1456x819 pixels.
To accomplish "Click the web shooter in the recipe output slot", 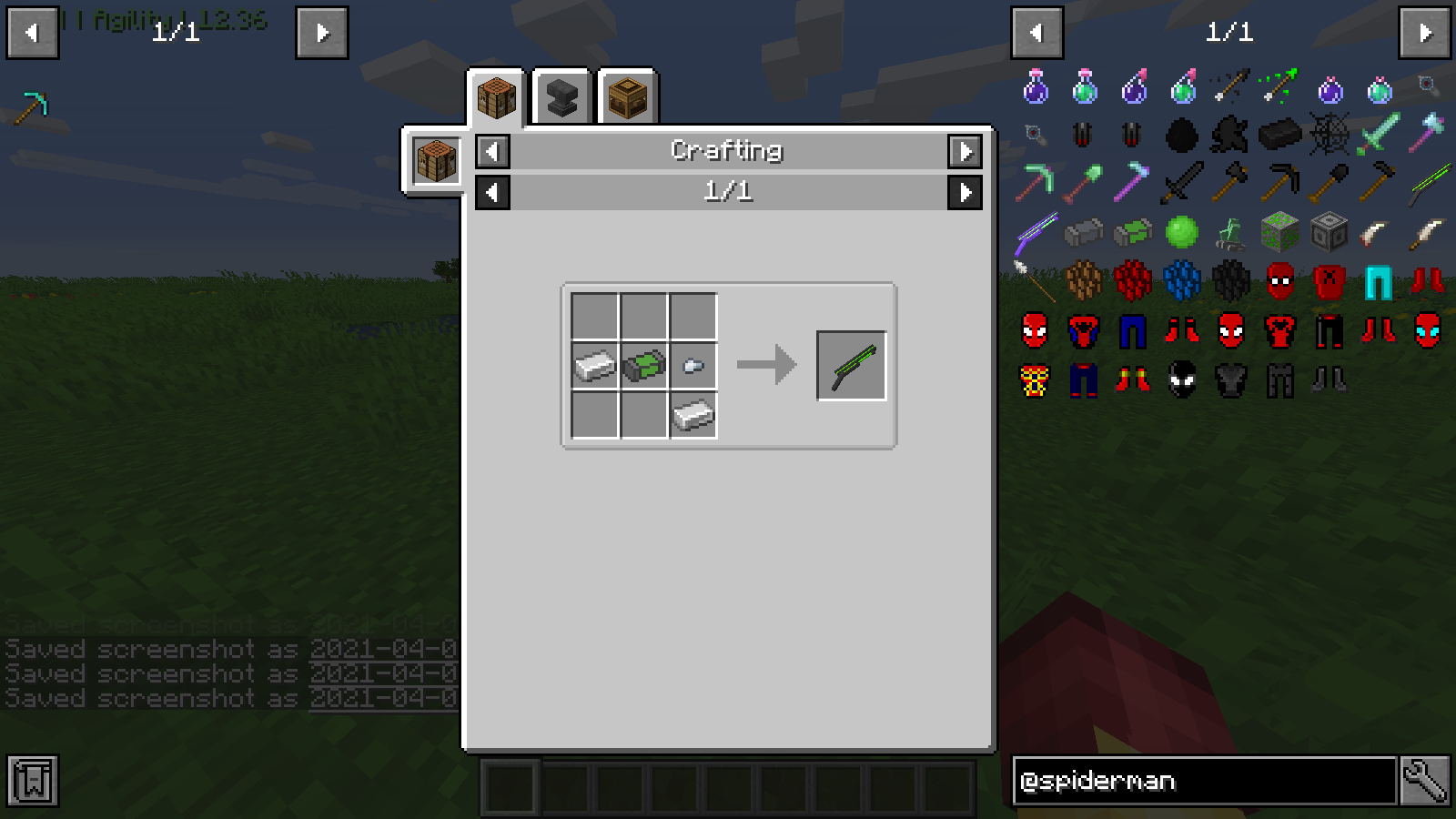I will (x=851, y=364).
